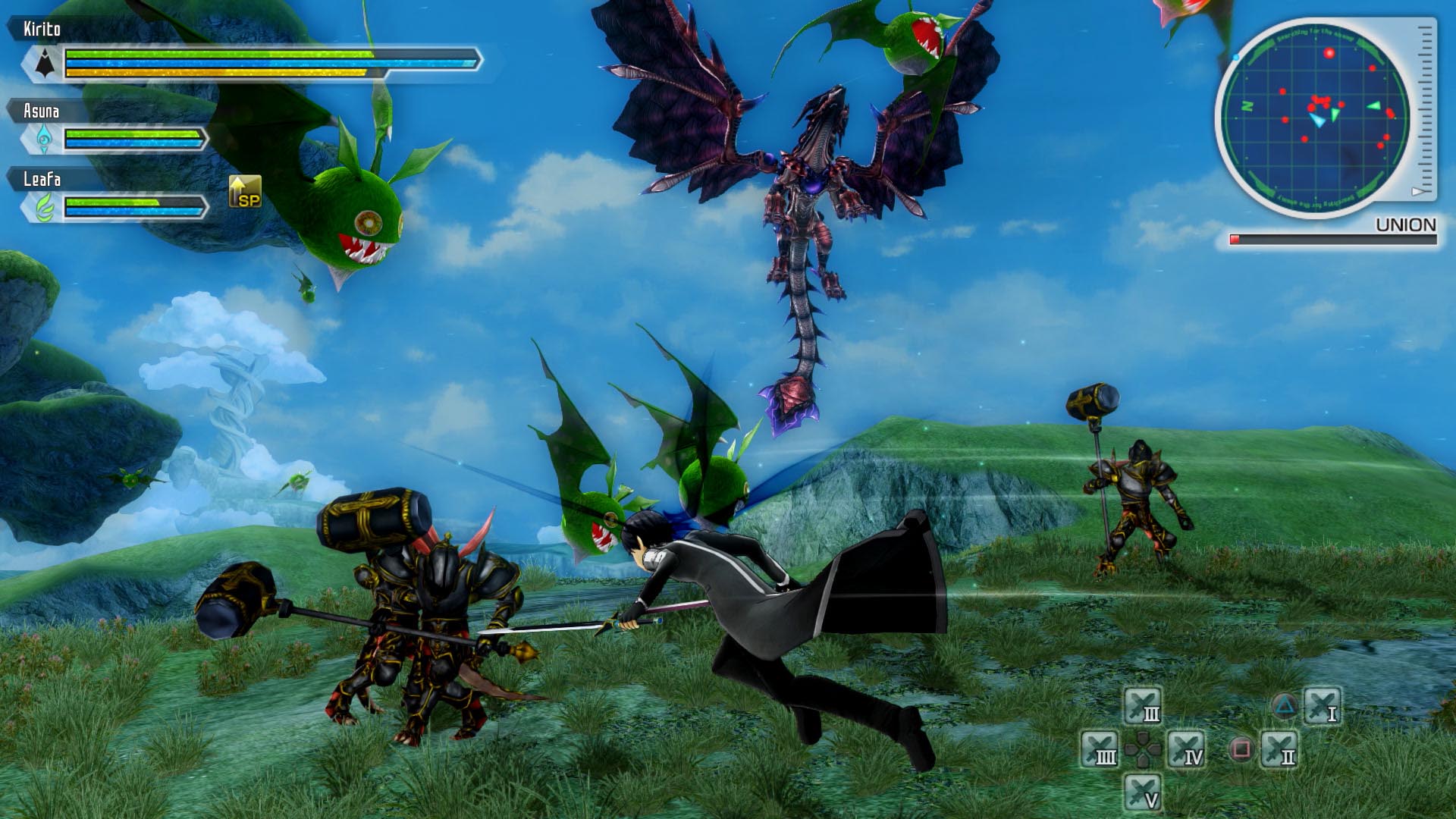The height and width of the screenshot is (819, 1456).
Task: Click the N compass marker on the radar
Action: pos(1247,106)
